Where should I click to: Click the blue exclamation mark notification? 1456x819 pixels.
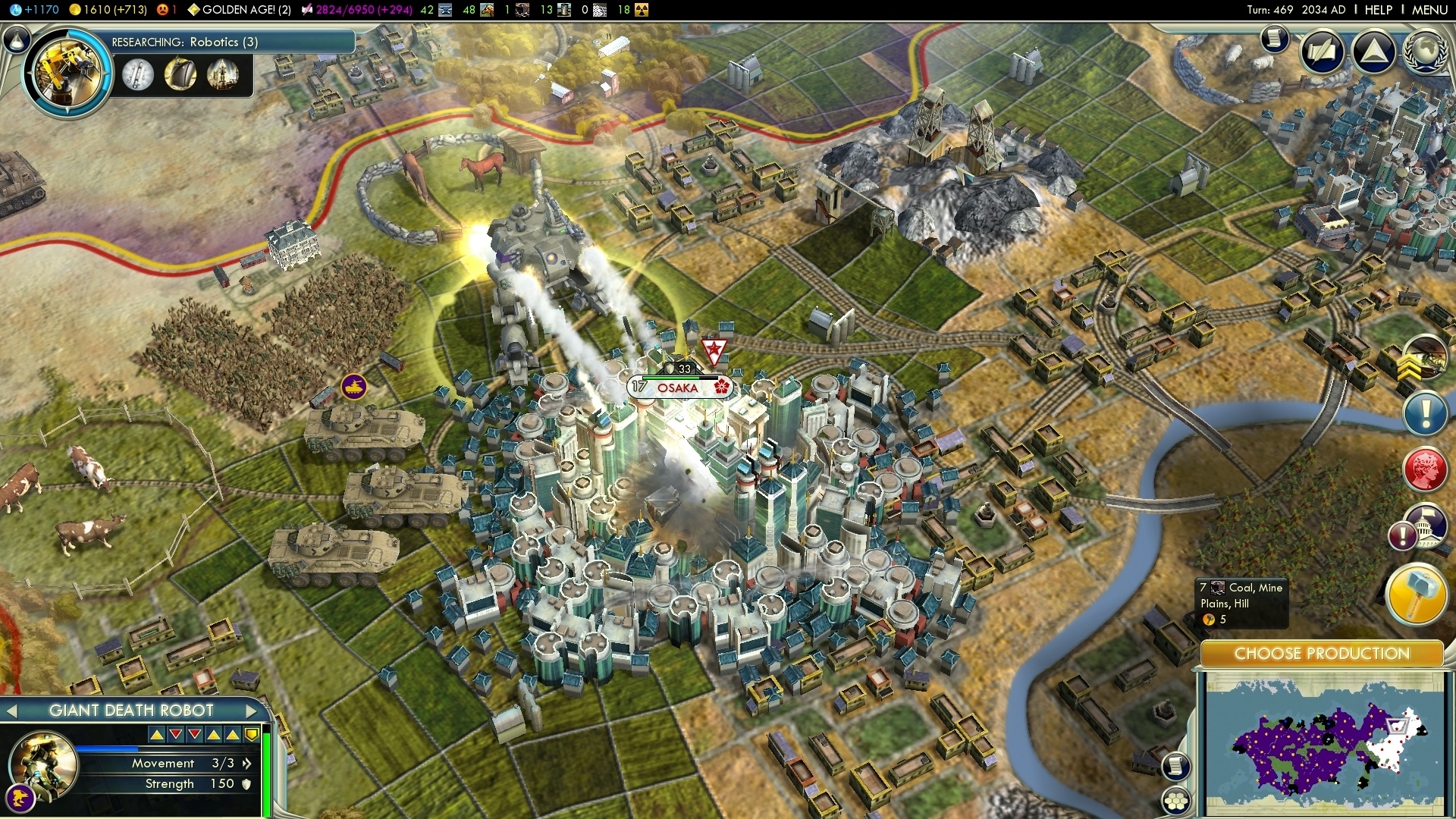[x=1425, y=413]
